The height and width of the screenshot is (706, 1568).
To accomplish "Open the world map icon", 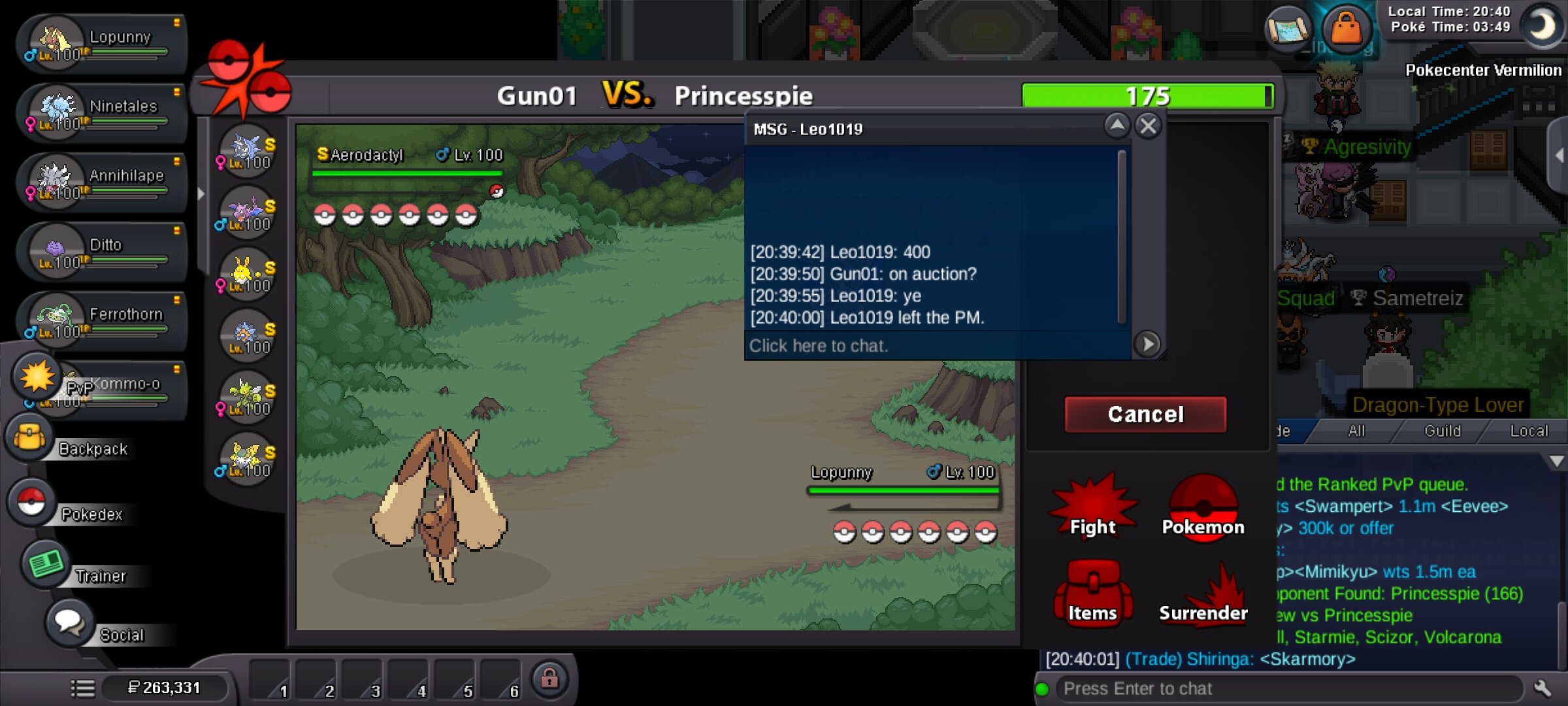I will tap(1287, 29).
